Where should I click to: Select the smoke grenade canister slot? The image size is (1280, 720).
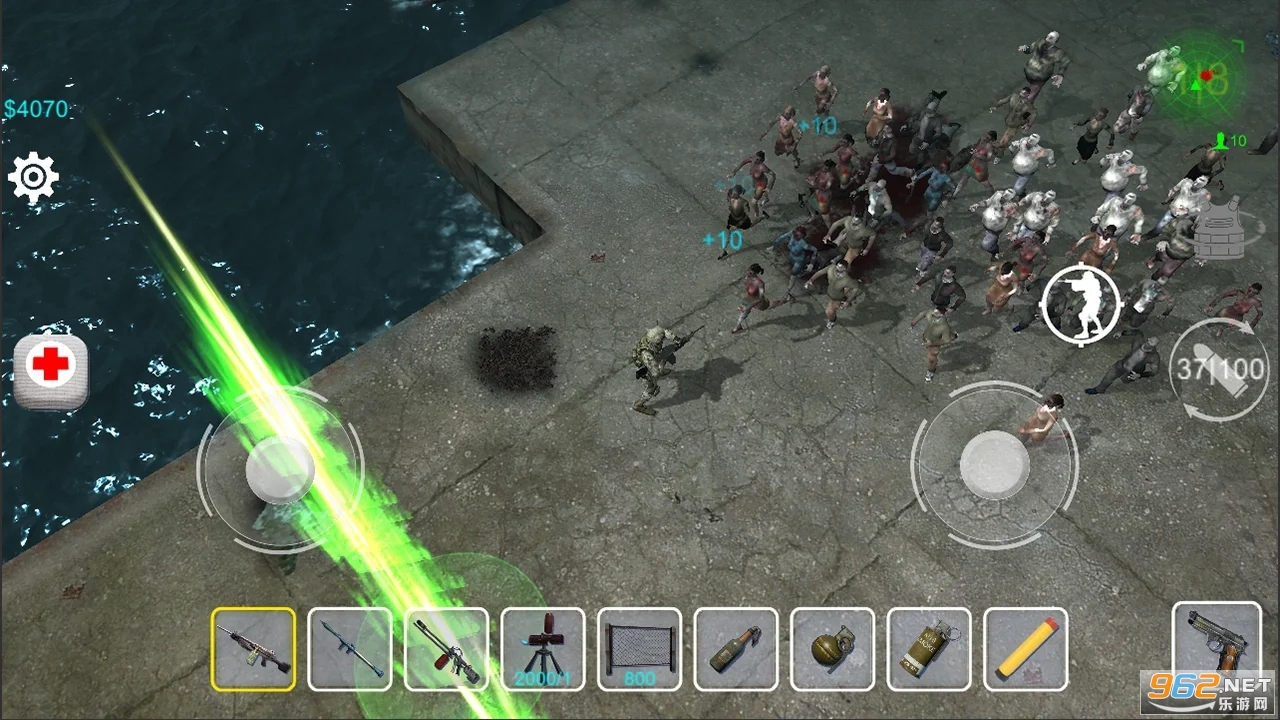929,649
